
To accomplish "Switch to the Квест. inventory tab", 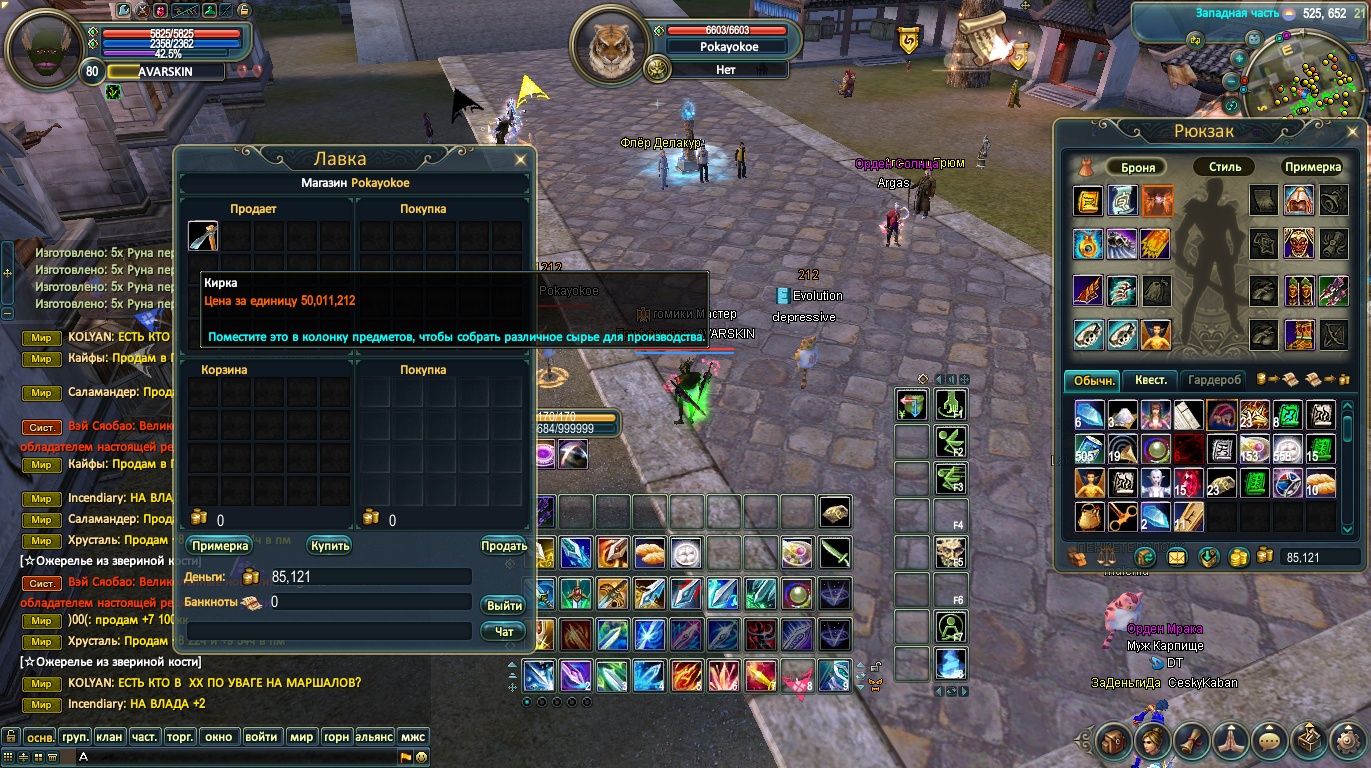I will click(1150, 380).
